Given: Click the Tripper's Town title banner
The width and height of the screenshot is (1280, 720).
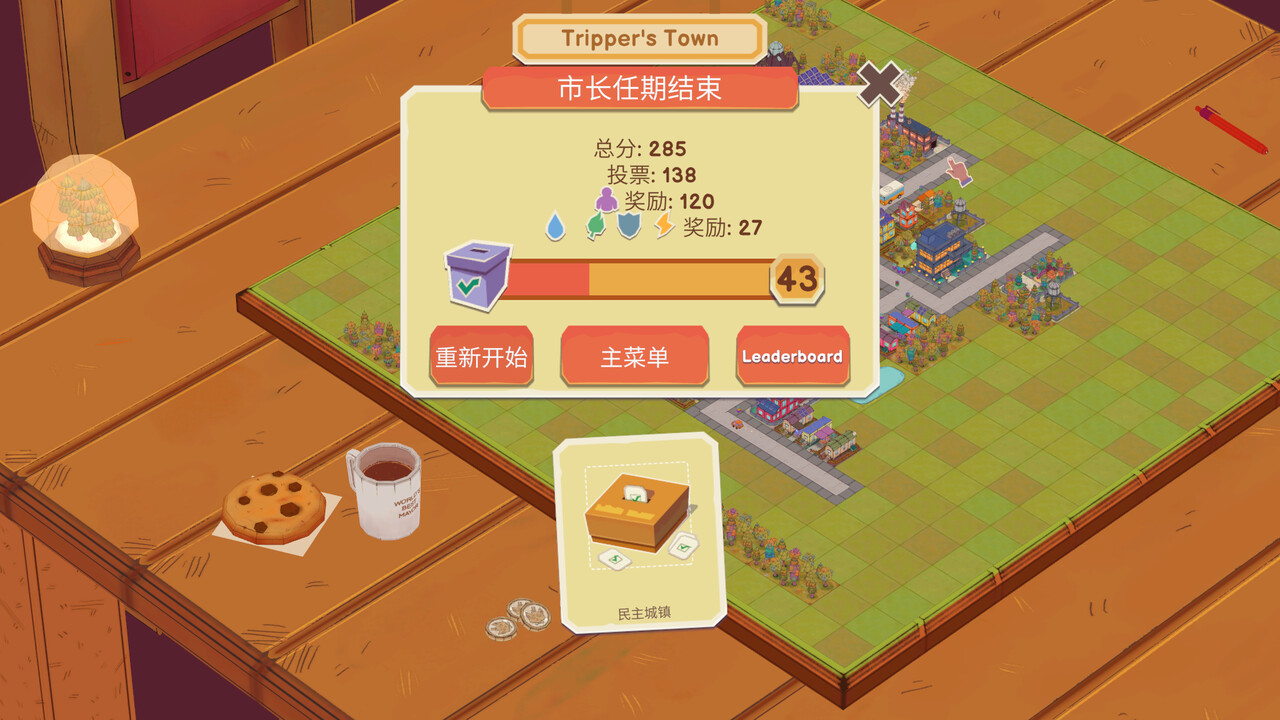Looking at the screenshot, I should point(640,38).
